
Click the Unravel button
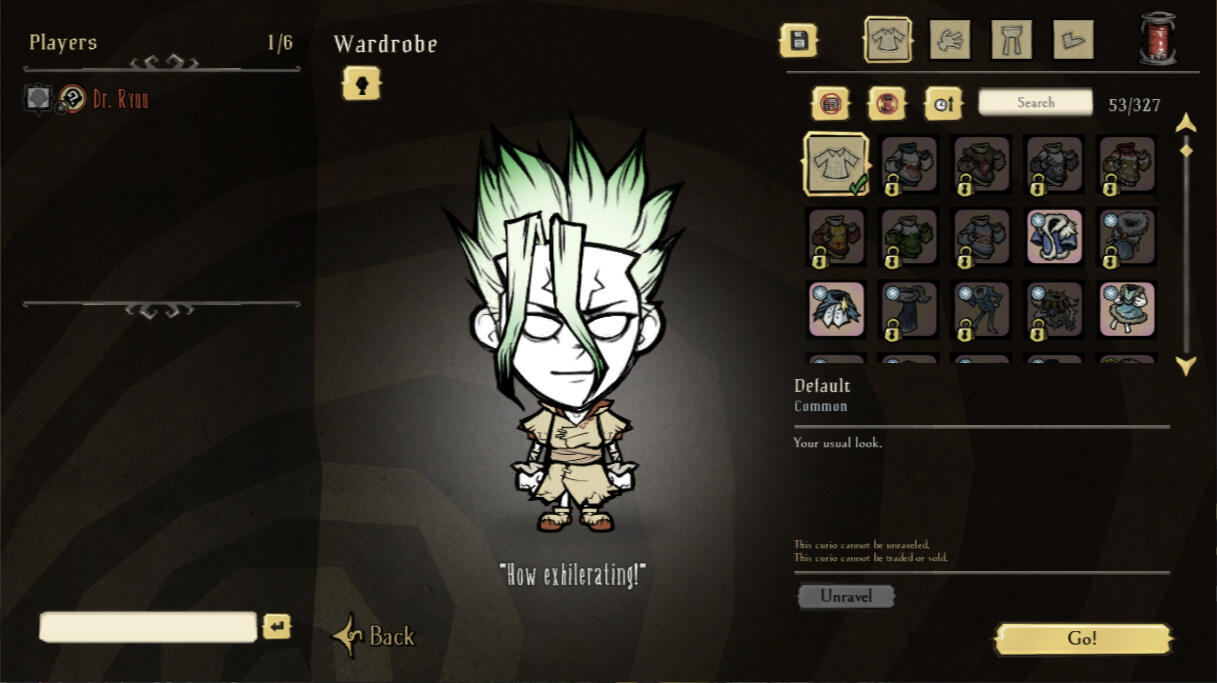click(846, 596)
